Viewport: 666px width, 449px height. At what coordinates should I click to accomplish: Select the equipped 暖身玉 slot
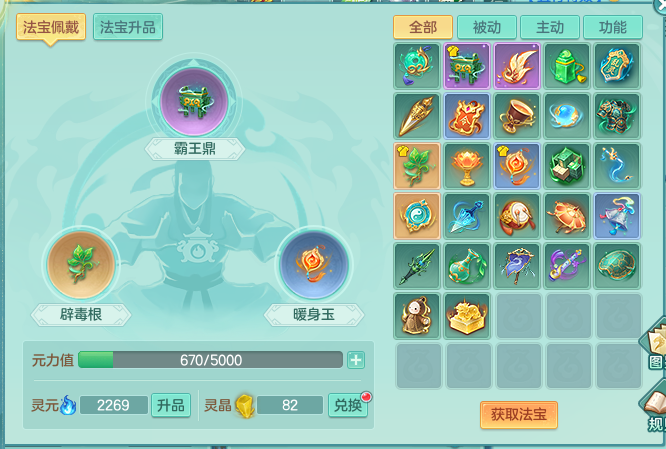click(312, 266)
